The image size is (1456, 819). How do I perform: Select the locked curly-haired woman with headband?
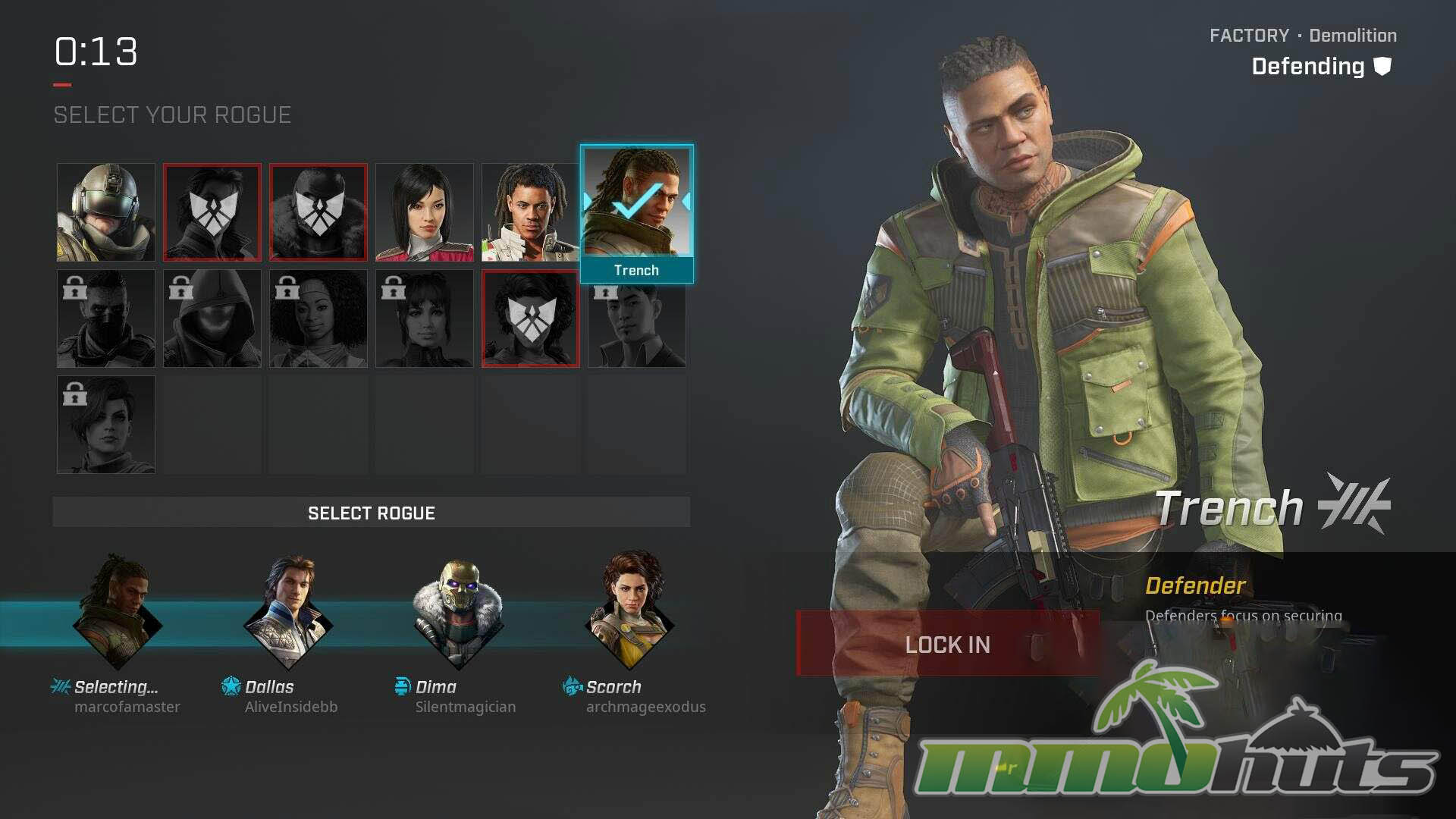point(318,318)
